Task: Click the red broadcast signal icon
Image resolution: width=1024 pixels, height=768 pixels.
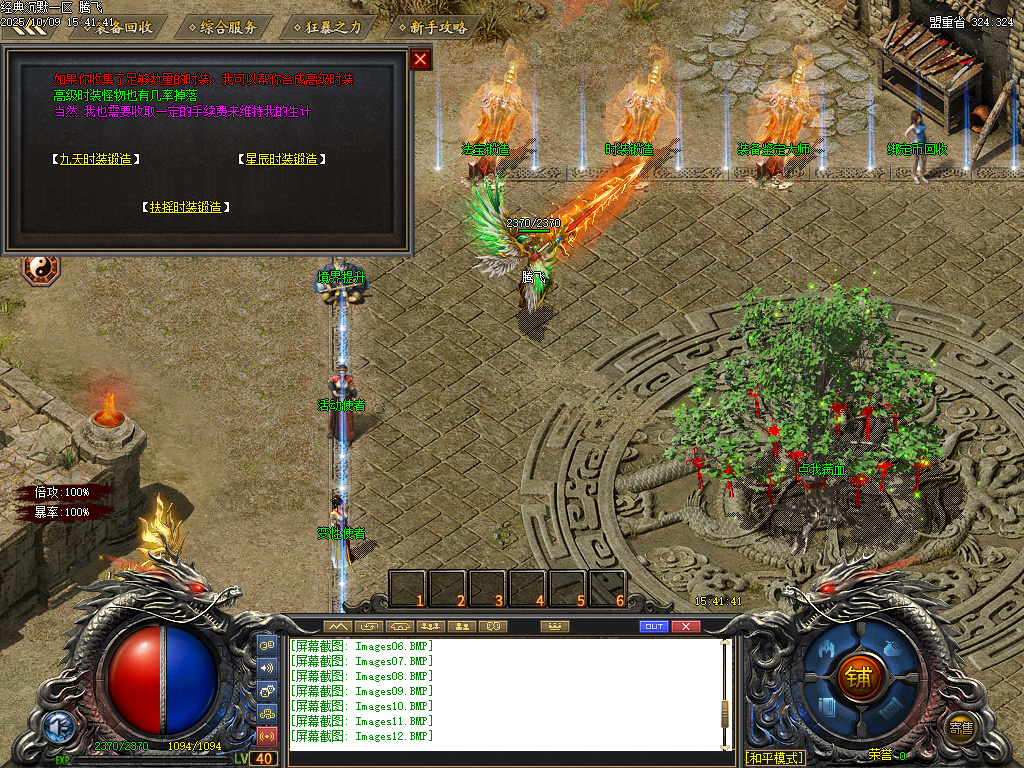Action: click(267, 737)
